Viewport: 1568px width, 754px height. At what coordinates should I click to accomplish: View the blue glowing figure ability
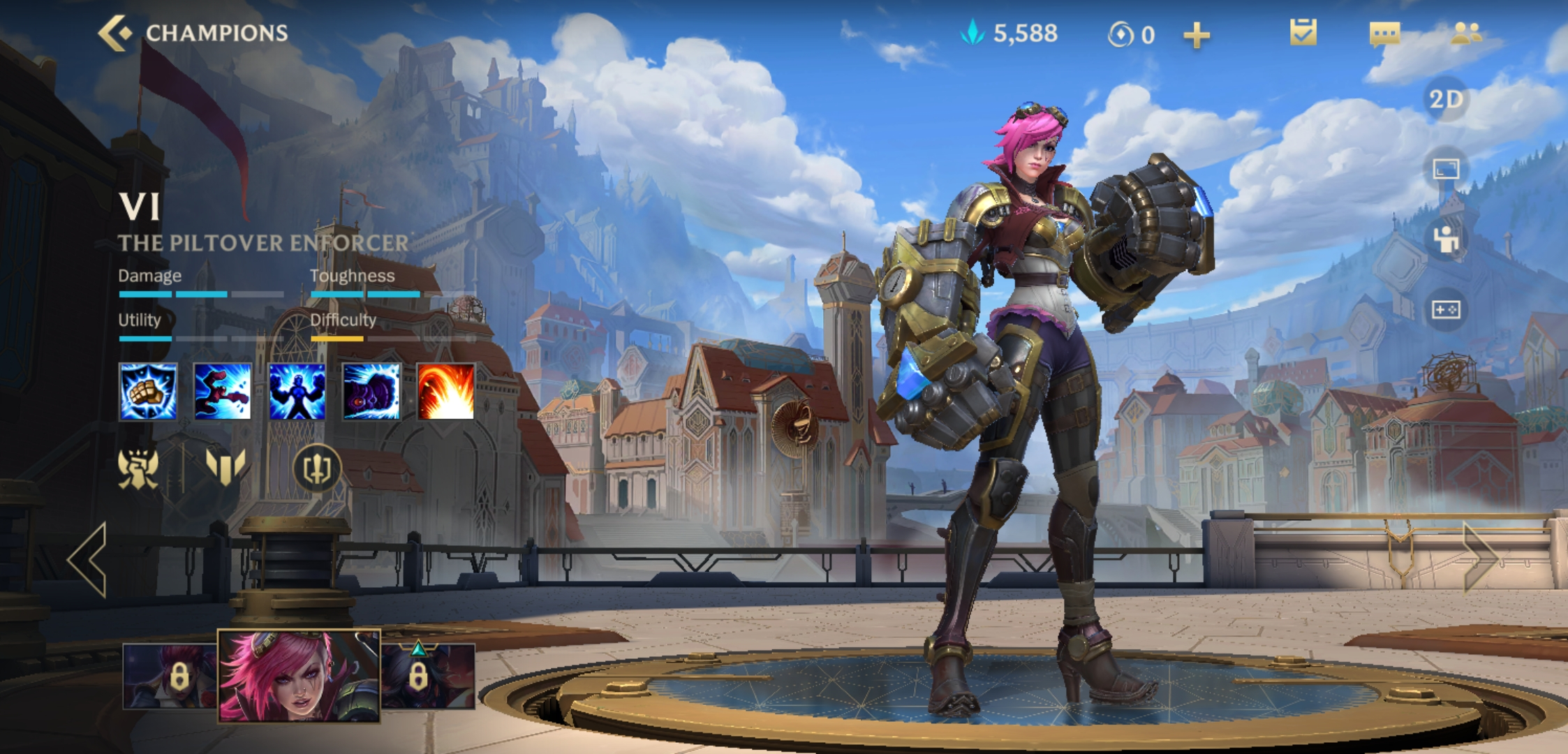[x=297, y=392]
